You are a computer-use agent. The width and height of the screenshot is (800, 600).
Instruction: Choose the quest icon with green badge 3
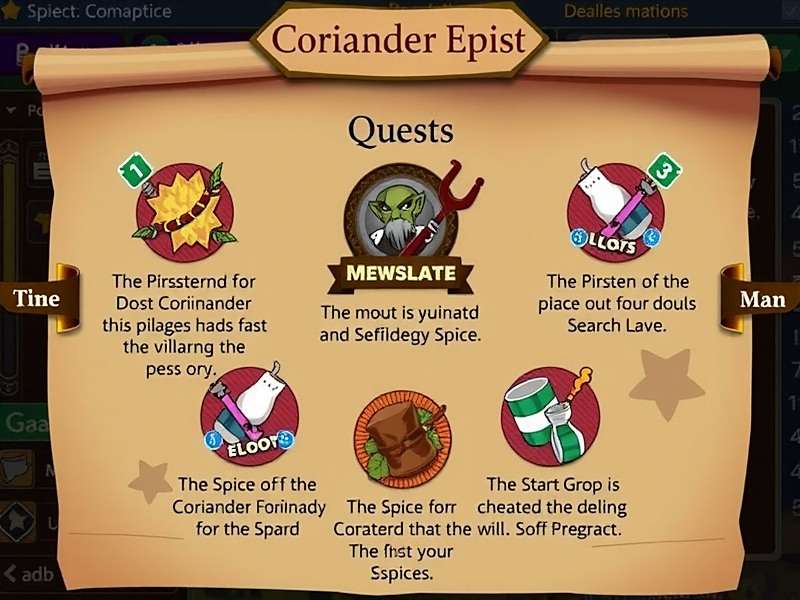coord(616,211)
